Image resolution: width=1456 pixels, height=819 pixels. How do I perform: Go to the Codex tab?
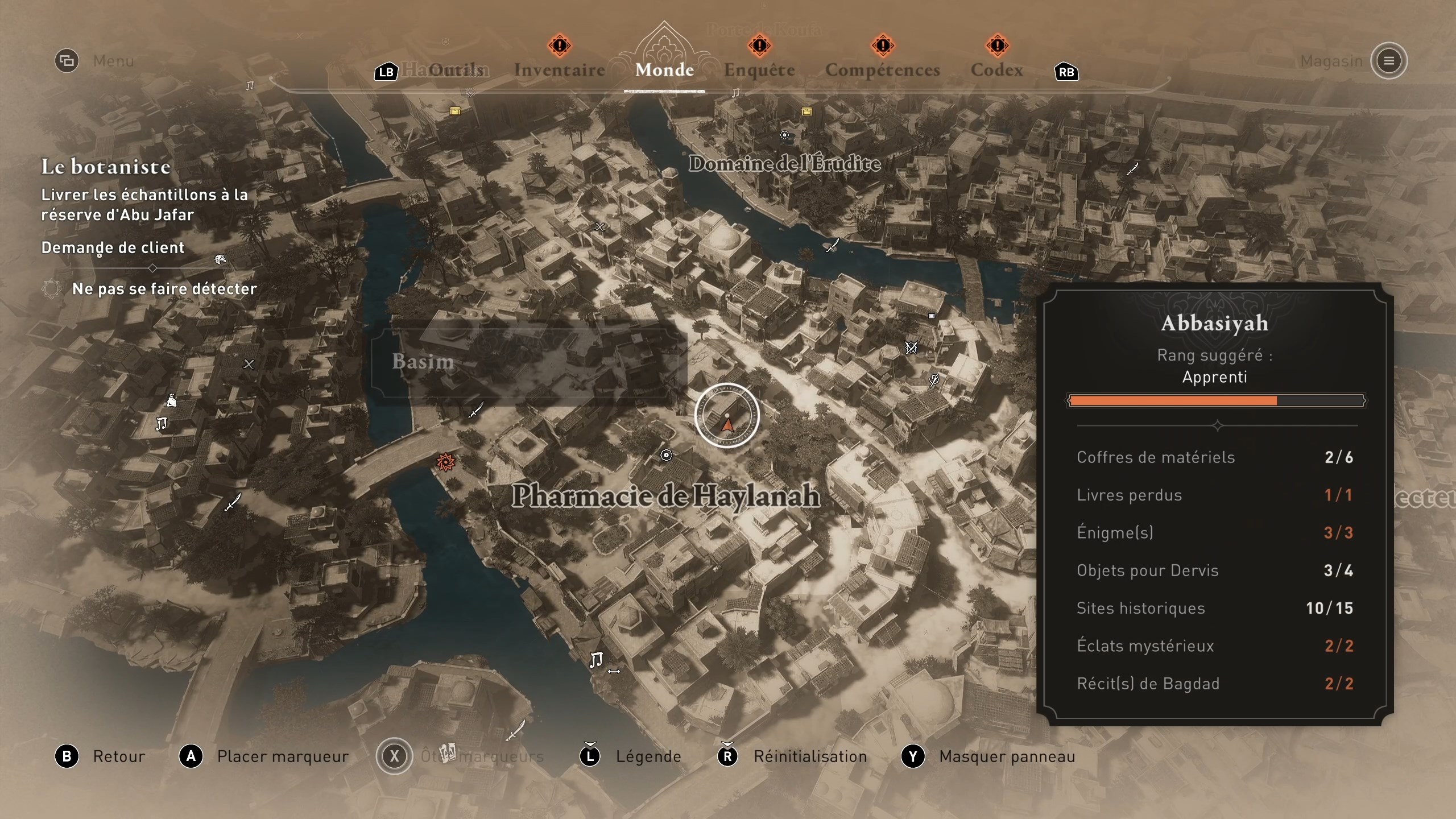coord(996,70)
